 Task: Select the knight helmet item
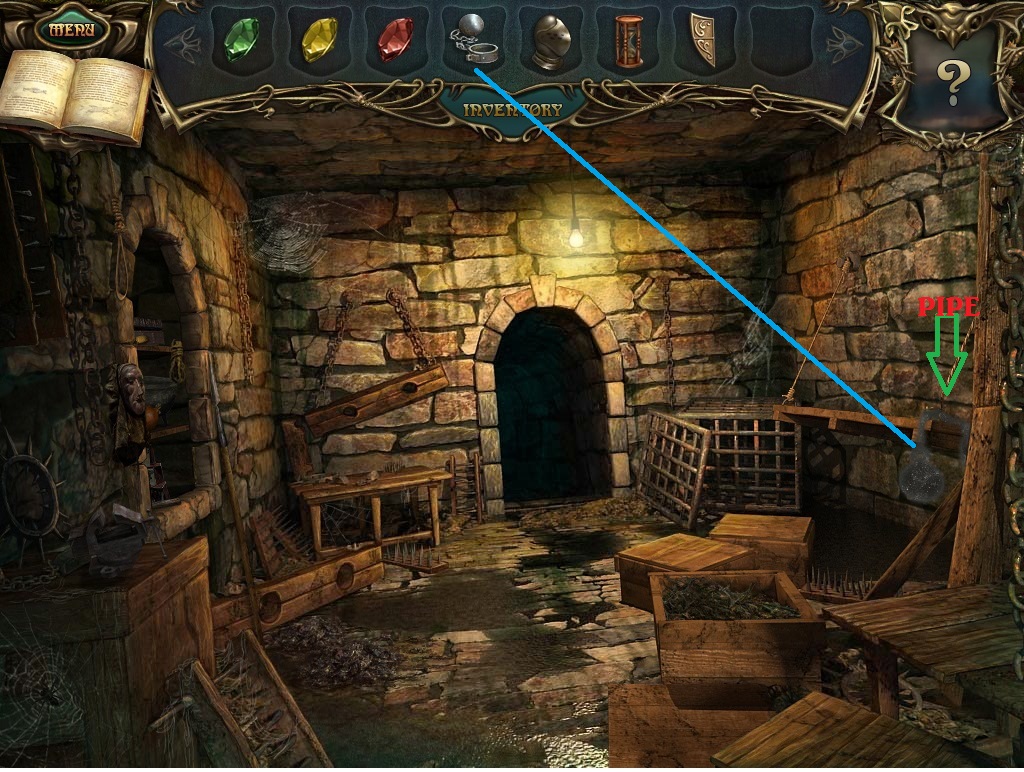coord(551,42)
